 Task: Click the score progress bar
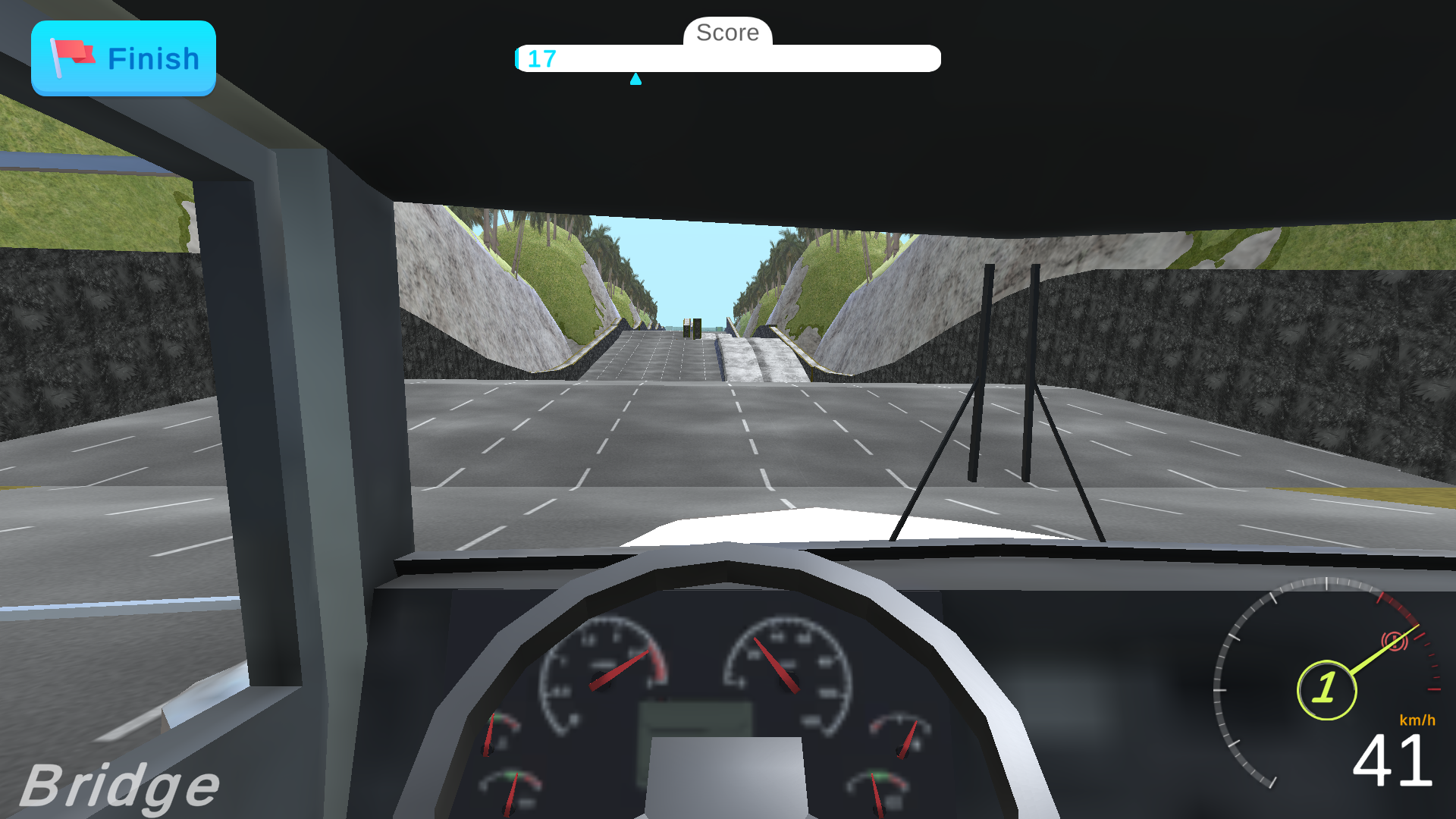pos(728,58)
